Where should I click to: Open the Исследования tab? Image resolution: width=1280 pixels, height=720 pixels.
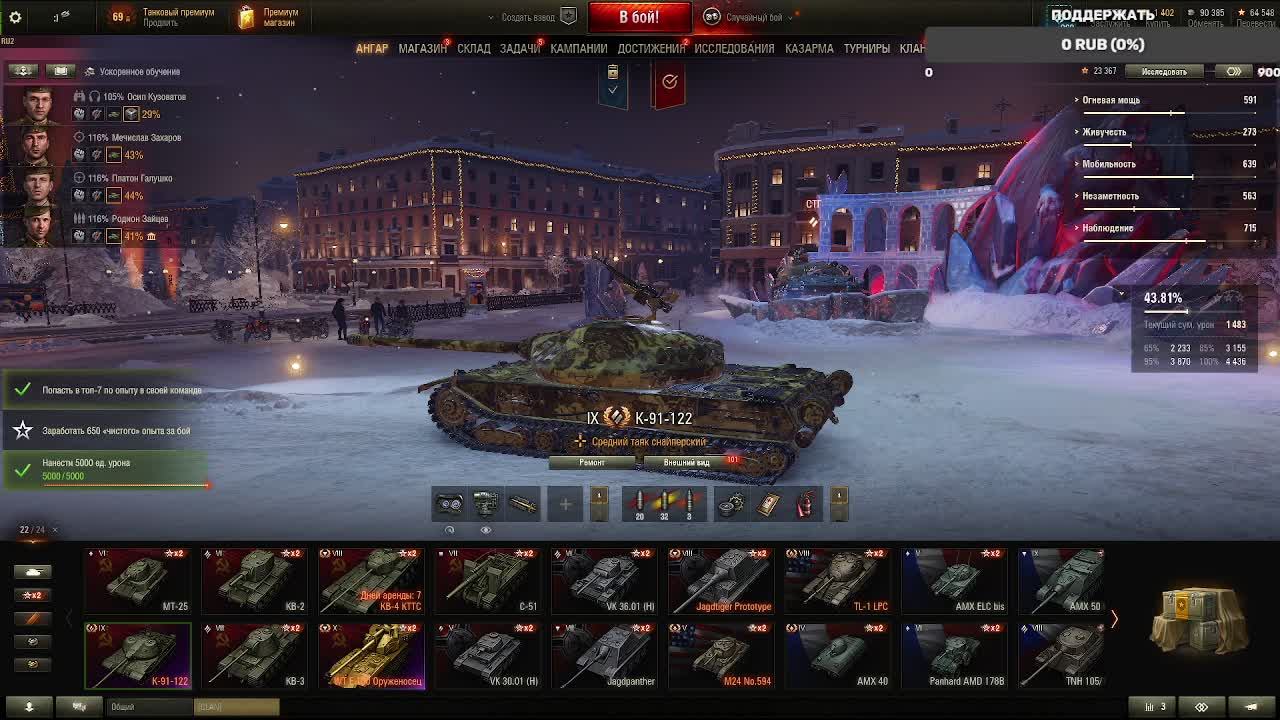point(734,48)
